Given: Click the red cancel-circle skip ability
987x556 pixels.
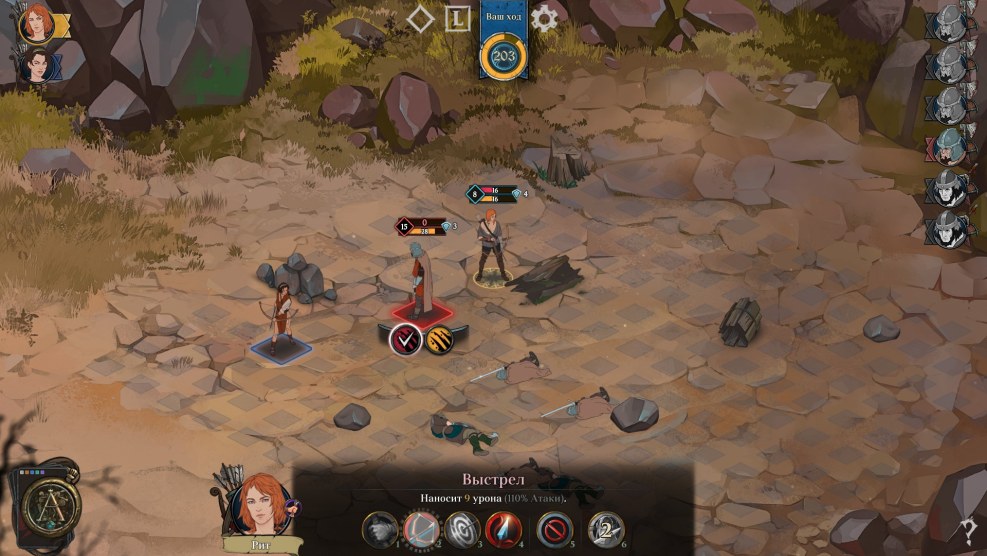Looking at the screenshot, I should tap(554, 528).
